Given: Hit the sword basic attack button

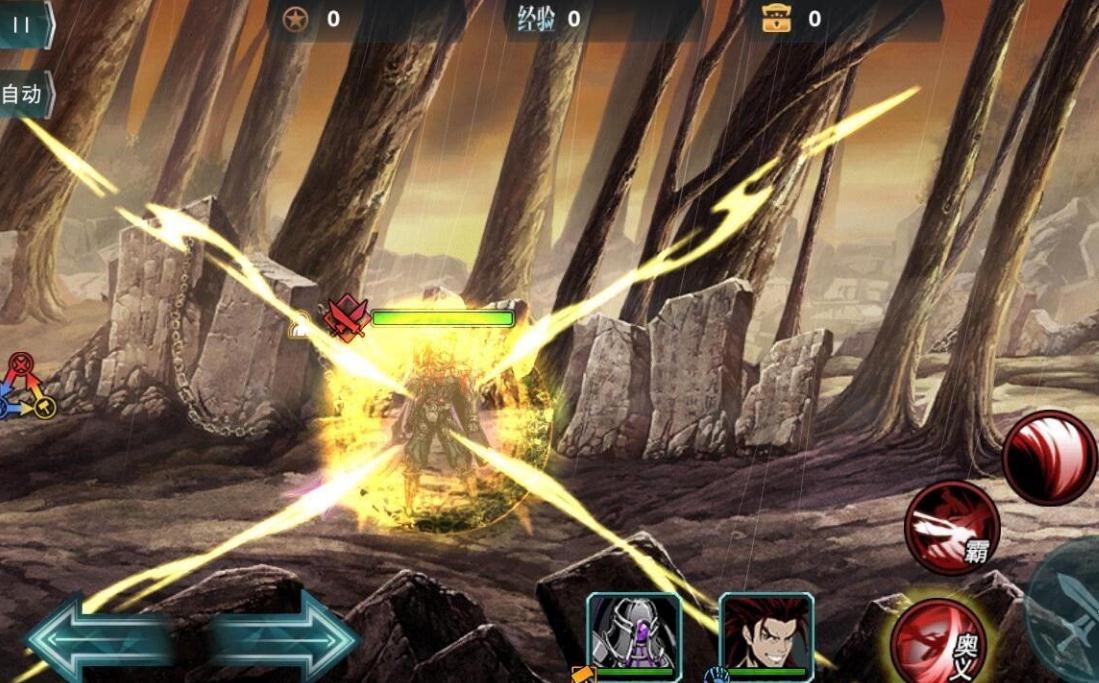Looking at the screenshot, I should [x=1070, y=610].
